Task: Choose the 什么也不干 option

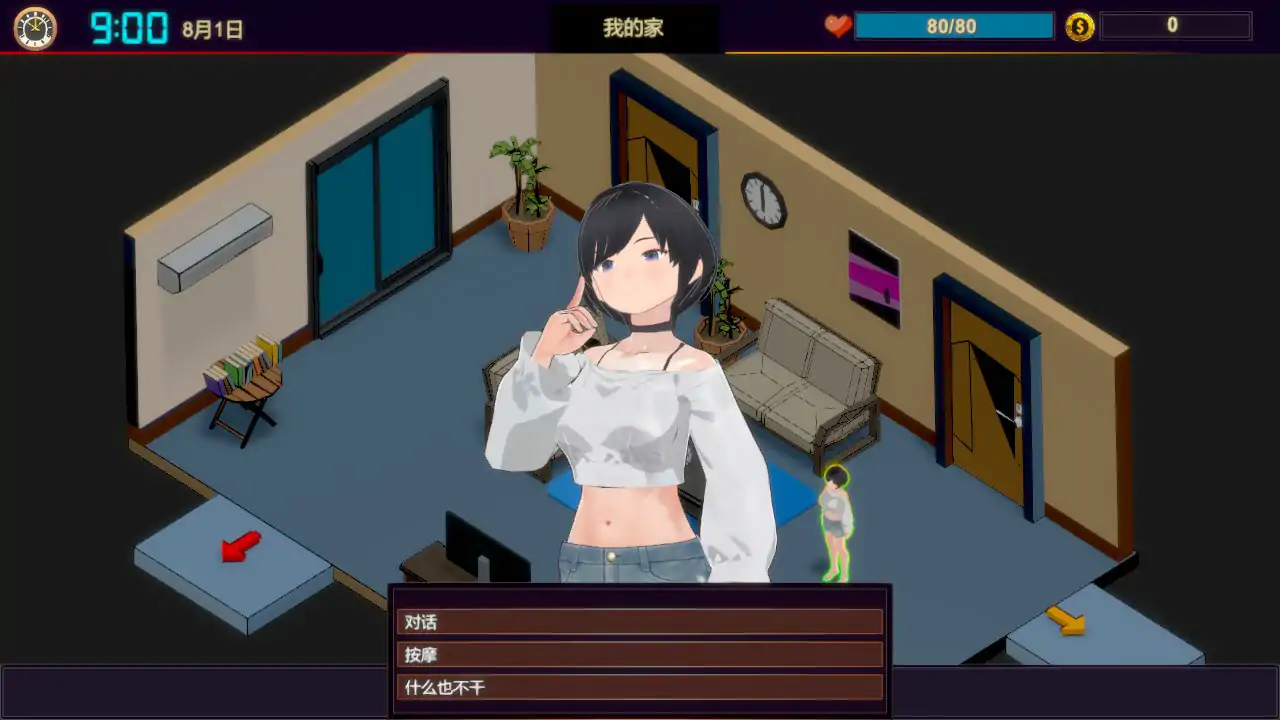Action: tap(640, 688)
